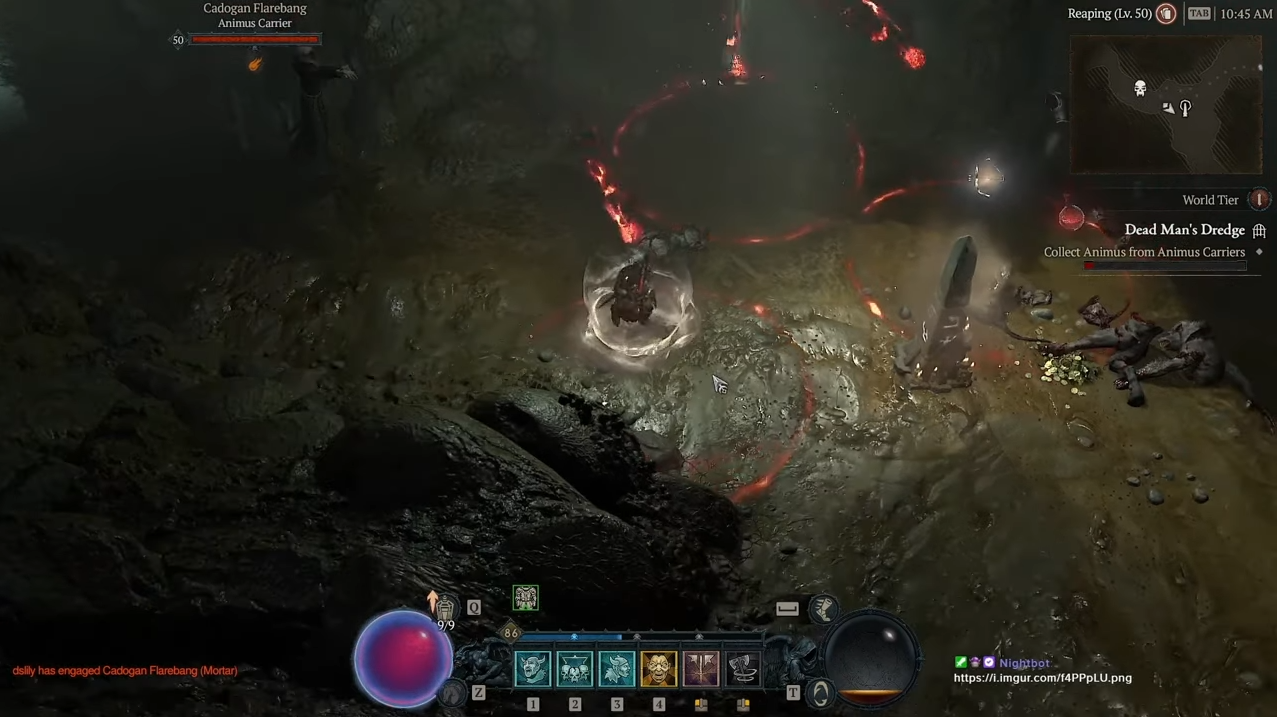
Task: Open the dungeon minimap
Action: point(1166,105)
